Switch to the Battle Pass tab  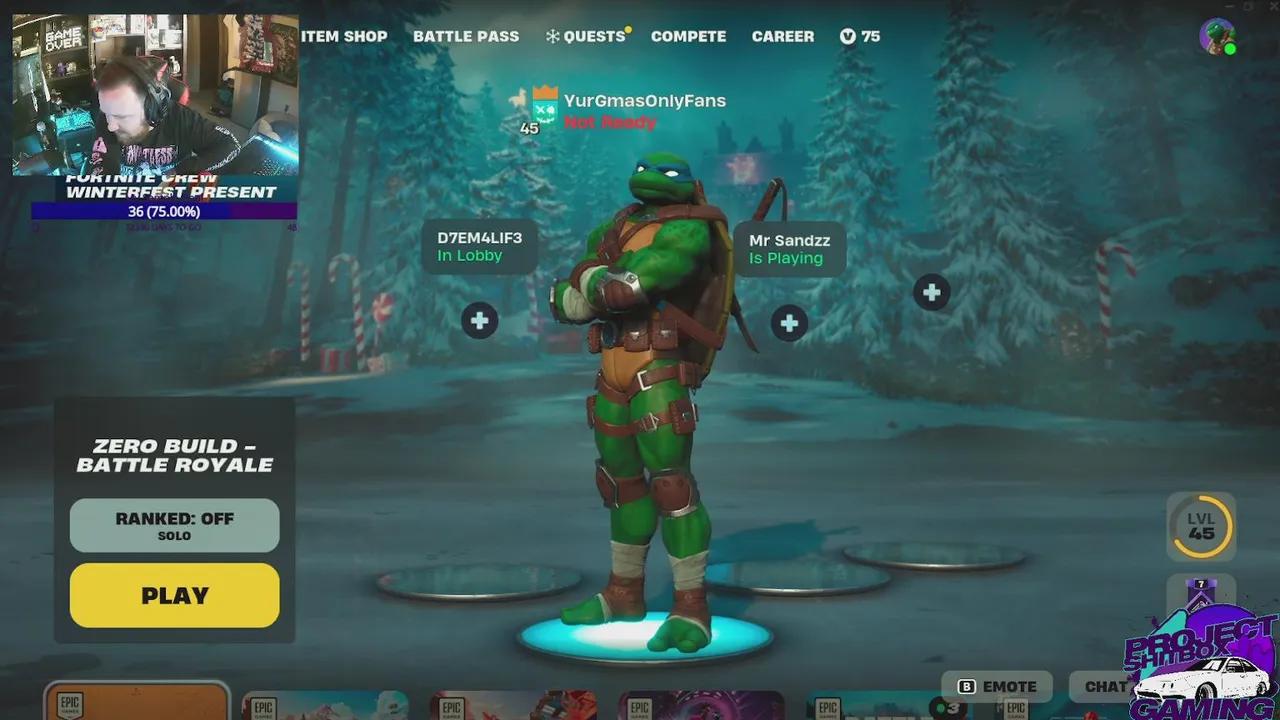point(466,36)
